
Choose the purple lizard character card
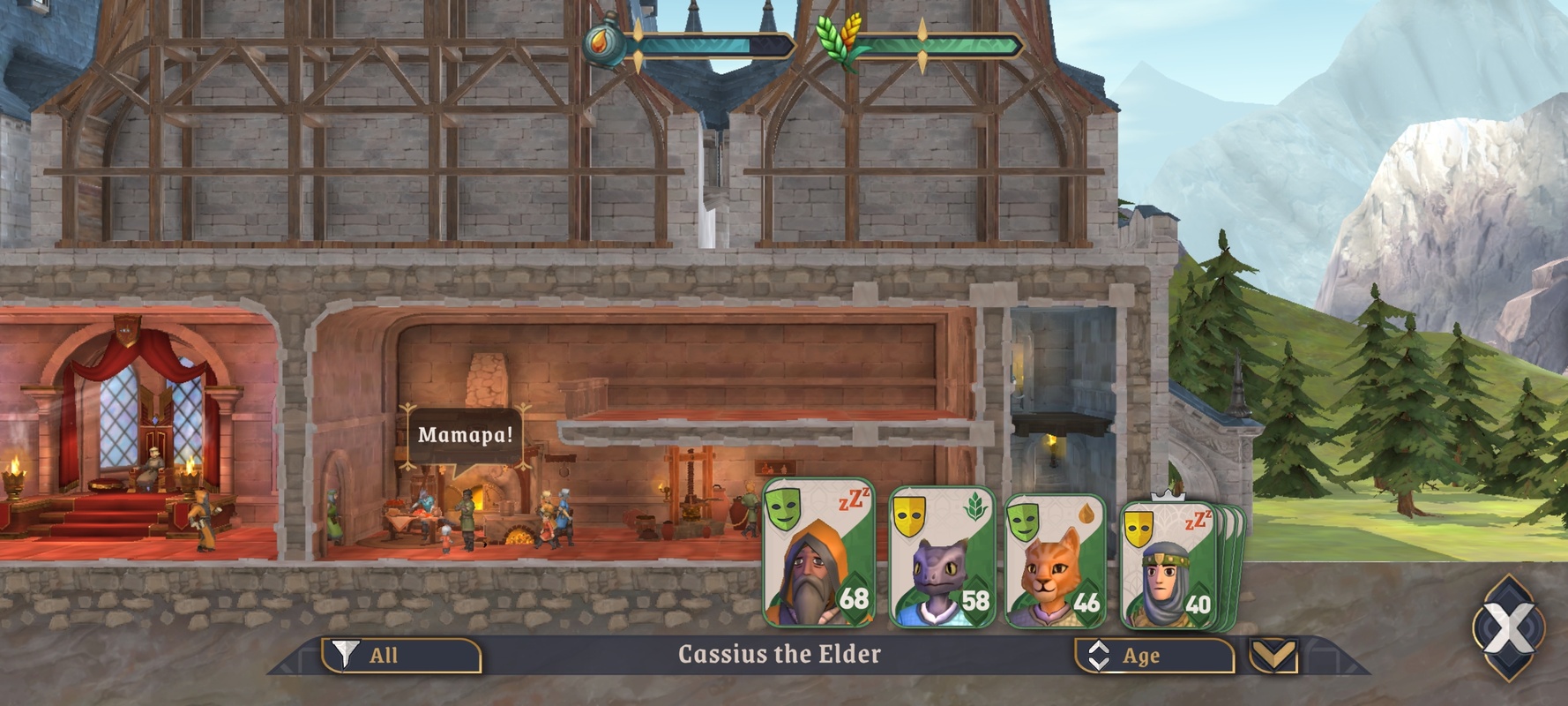(x=942, y=558)
